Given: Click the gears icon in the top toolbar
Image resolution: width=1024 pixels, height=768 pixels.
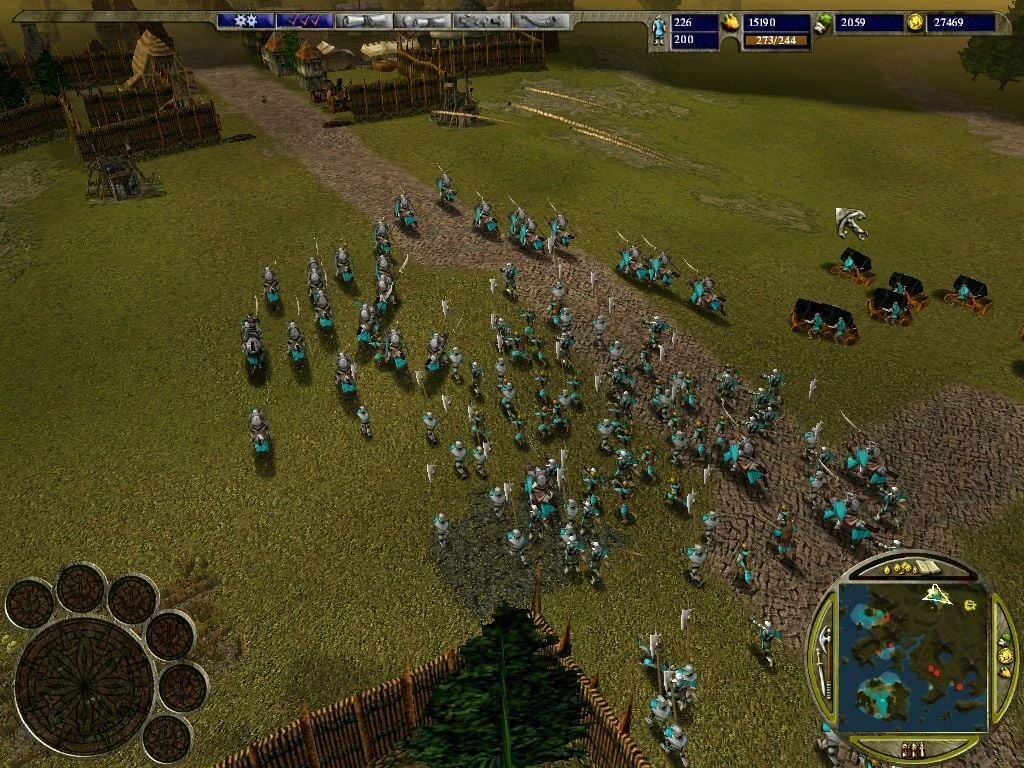Looking at the screenshot, I should (246, 20).
